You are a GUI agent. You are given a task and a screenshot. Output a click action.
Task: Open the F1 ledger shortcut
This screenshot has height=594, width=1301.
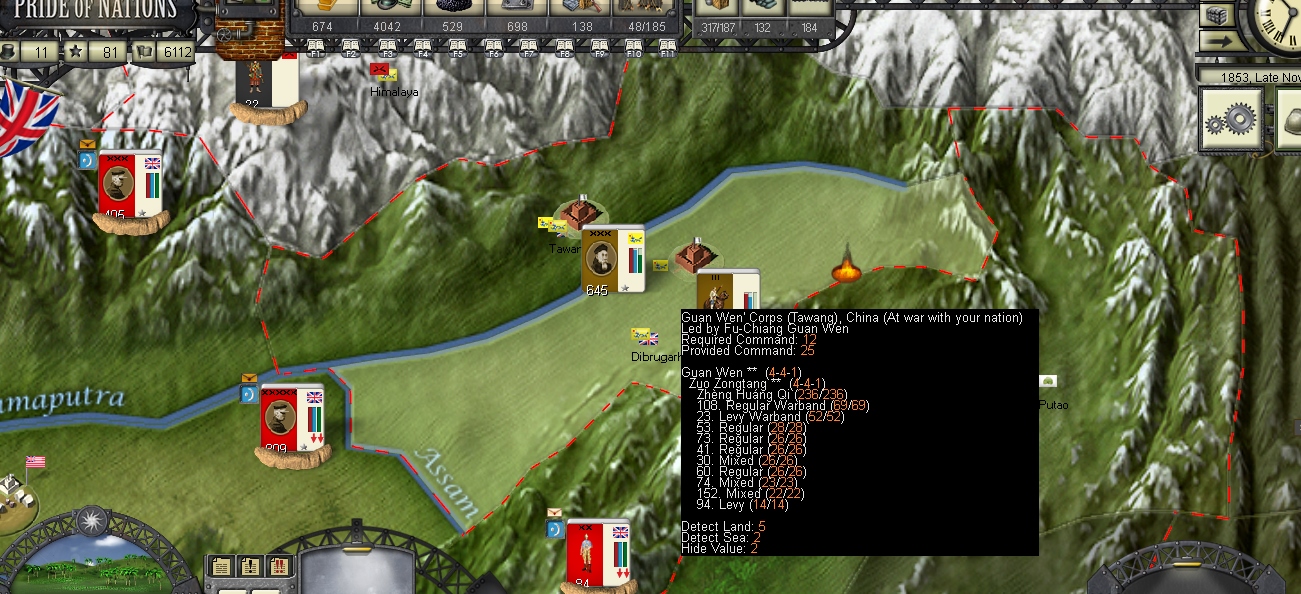pyautogui.click(x=315, y=46)
